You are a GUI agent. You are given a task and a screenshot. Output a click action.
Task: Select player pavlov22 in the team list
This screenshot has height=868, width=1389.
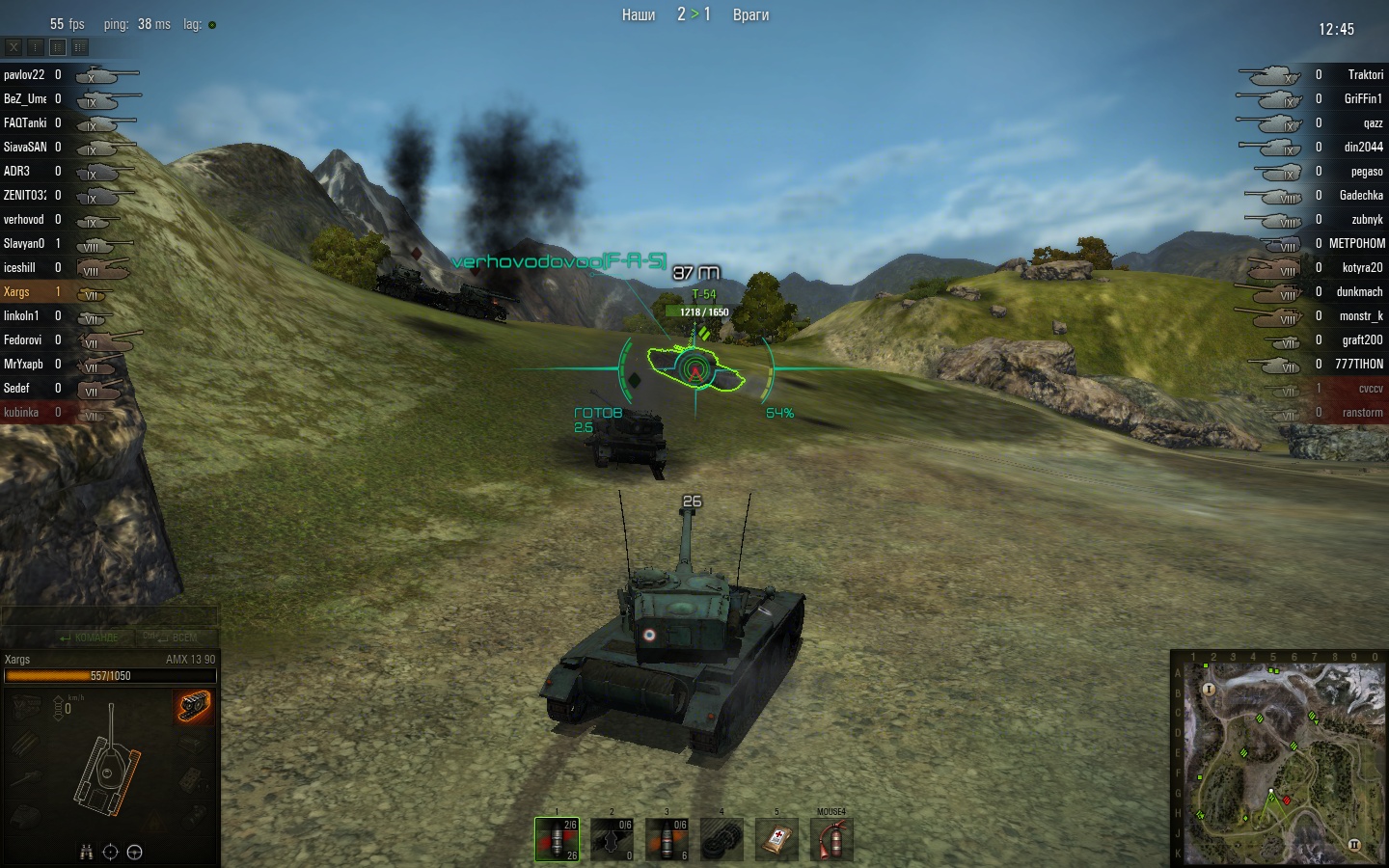(x=24, y=74)
